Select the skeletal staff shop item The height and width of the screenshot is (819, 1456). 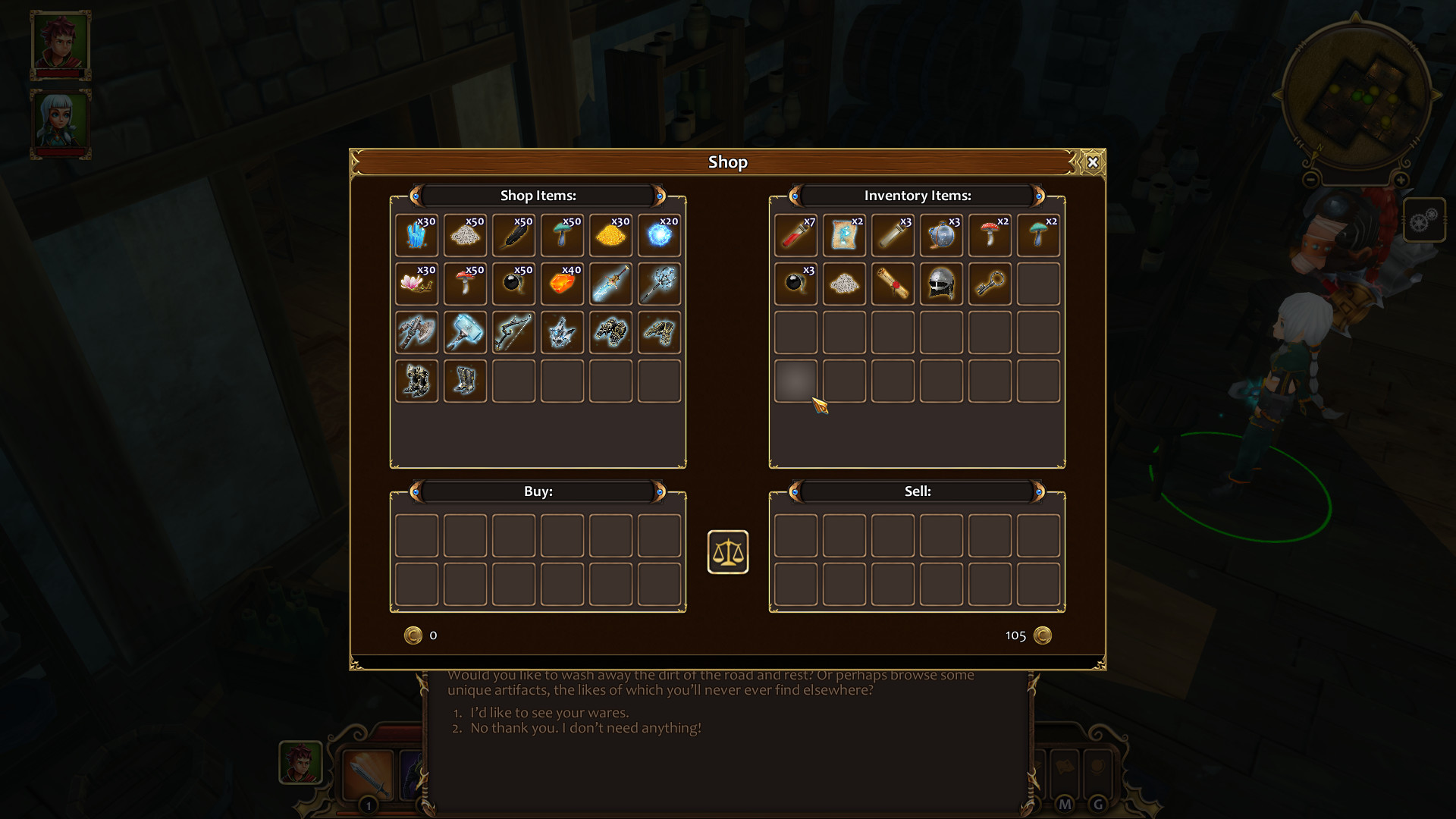pos(660,284)
